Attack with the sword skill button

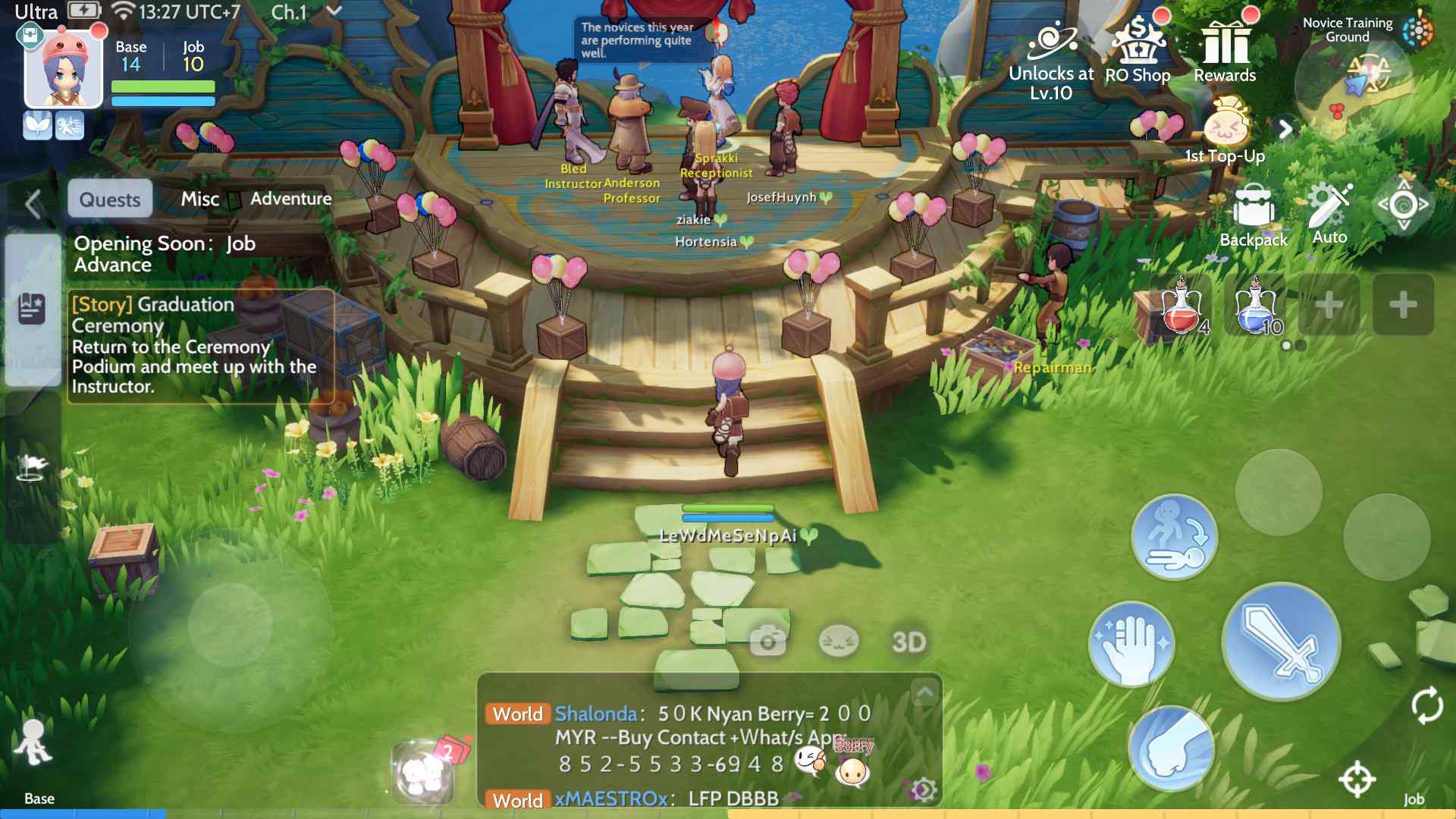(1281, 642)
